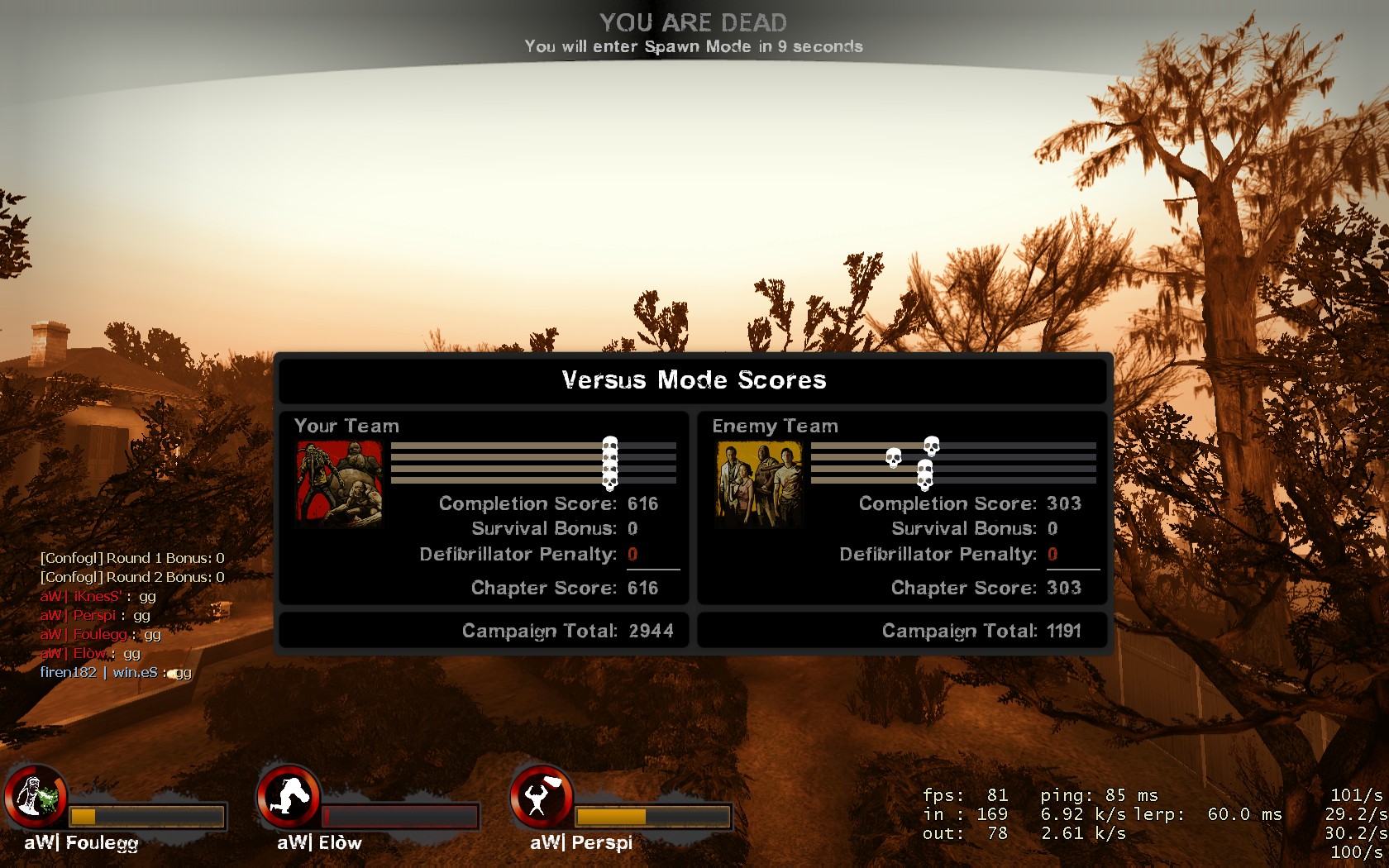
Task: Open Your Team's infected portrait thumbnail
Action: point(340,484)
